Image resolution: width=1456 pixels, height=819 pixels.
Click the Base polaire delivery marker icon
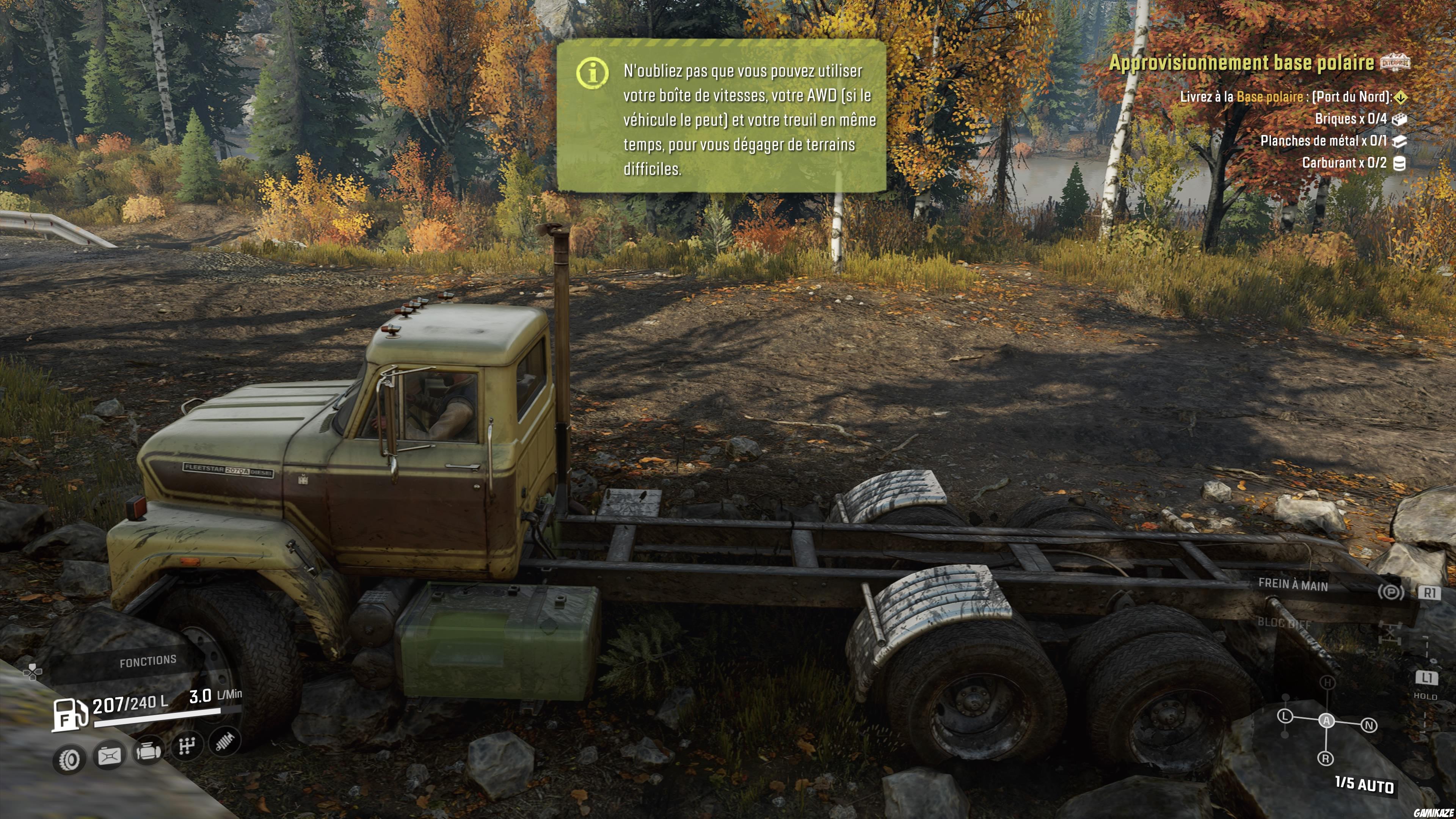click(x=1400, y=97)
